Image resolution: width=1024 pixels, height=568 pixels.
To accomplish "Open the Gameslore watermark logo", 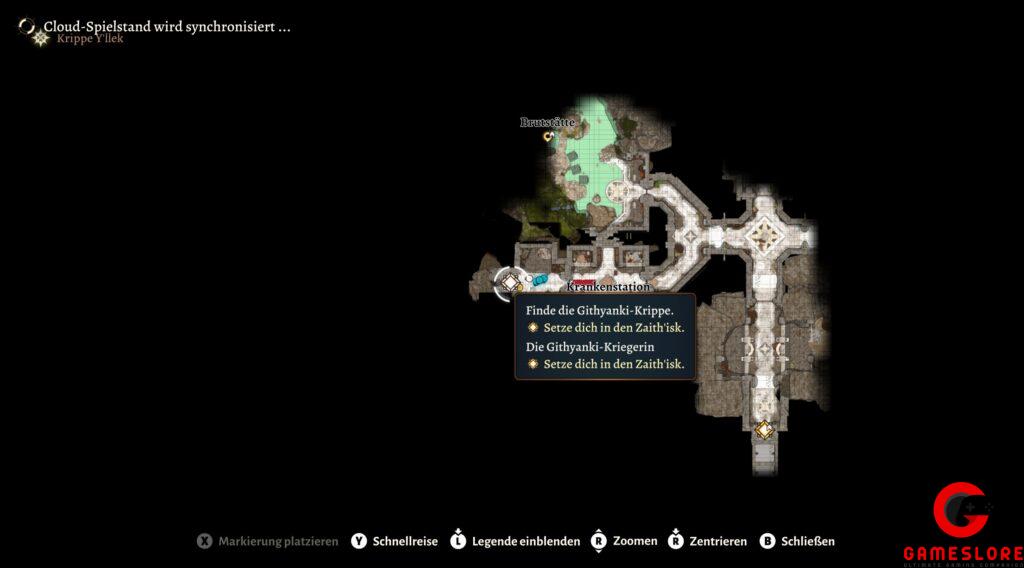I will coord(962,522).
